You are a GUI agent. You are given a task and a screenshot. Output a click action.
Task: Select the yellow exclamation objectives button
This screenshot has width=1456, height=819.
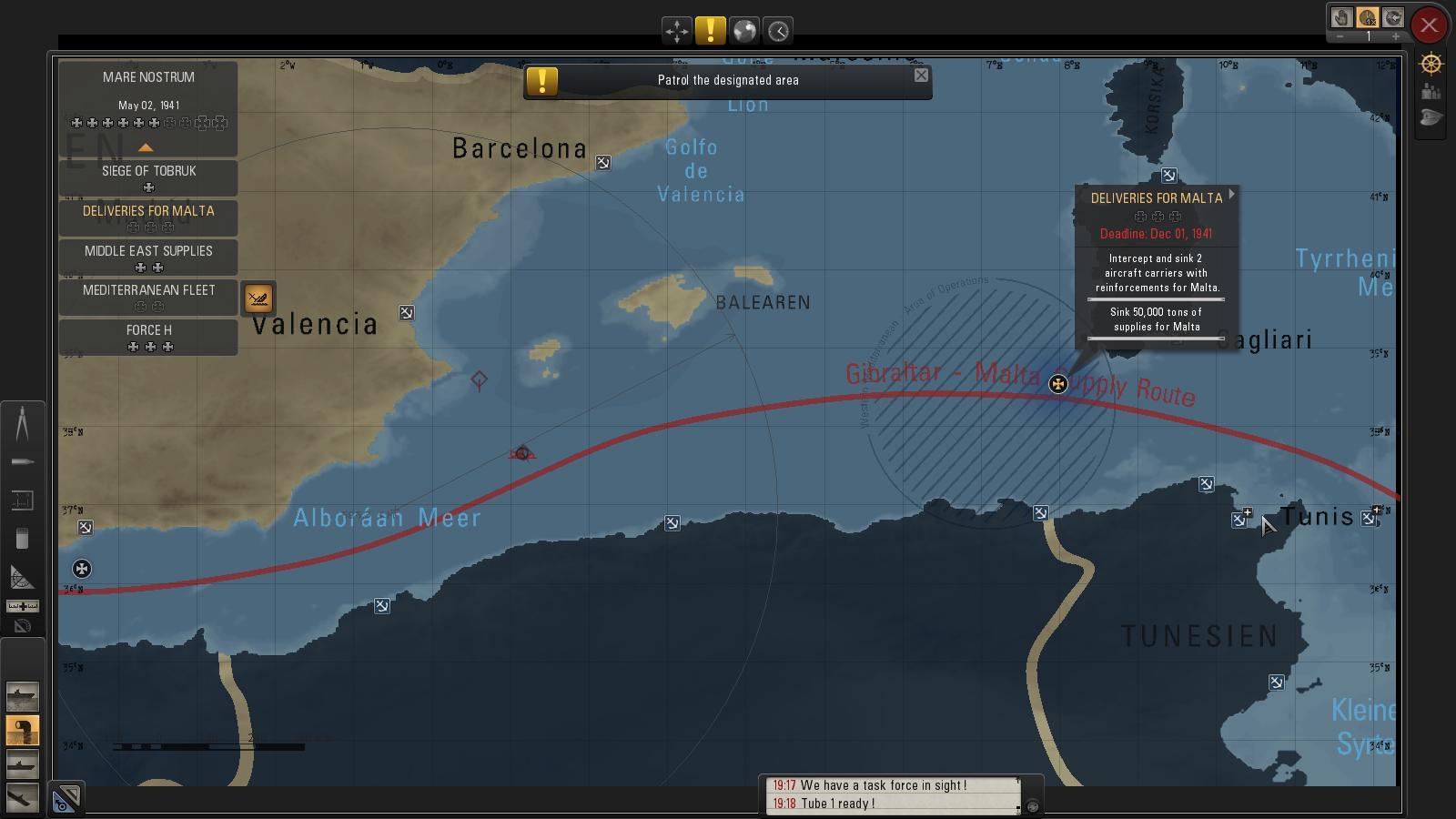710,31
